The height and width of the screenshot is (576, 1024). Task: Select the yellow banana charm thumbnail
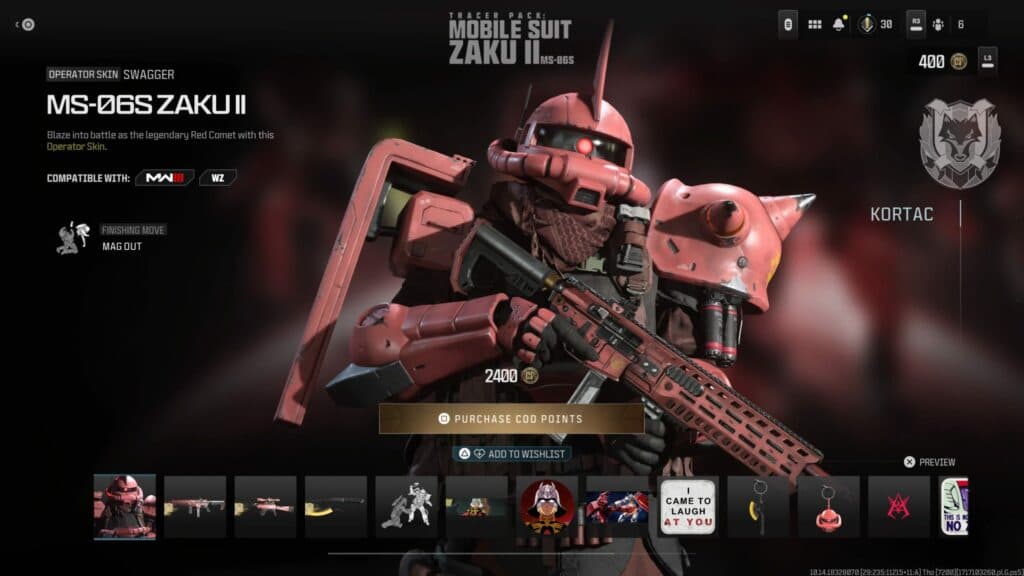[x=758, y=506]
